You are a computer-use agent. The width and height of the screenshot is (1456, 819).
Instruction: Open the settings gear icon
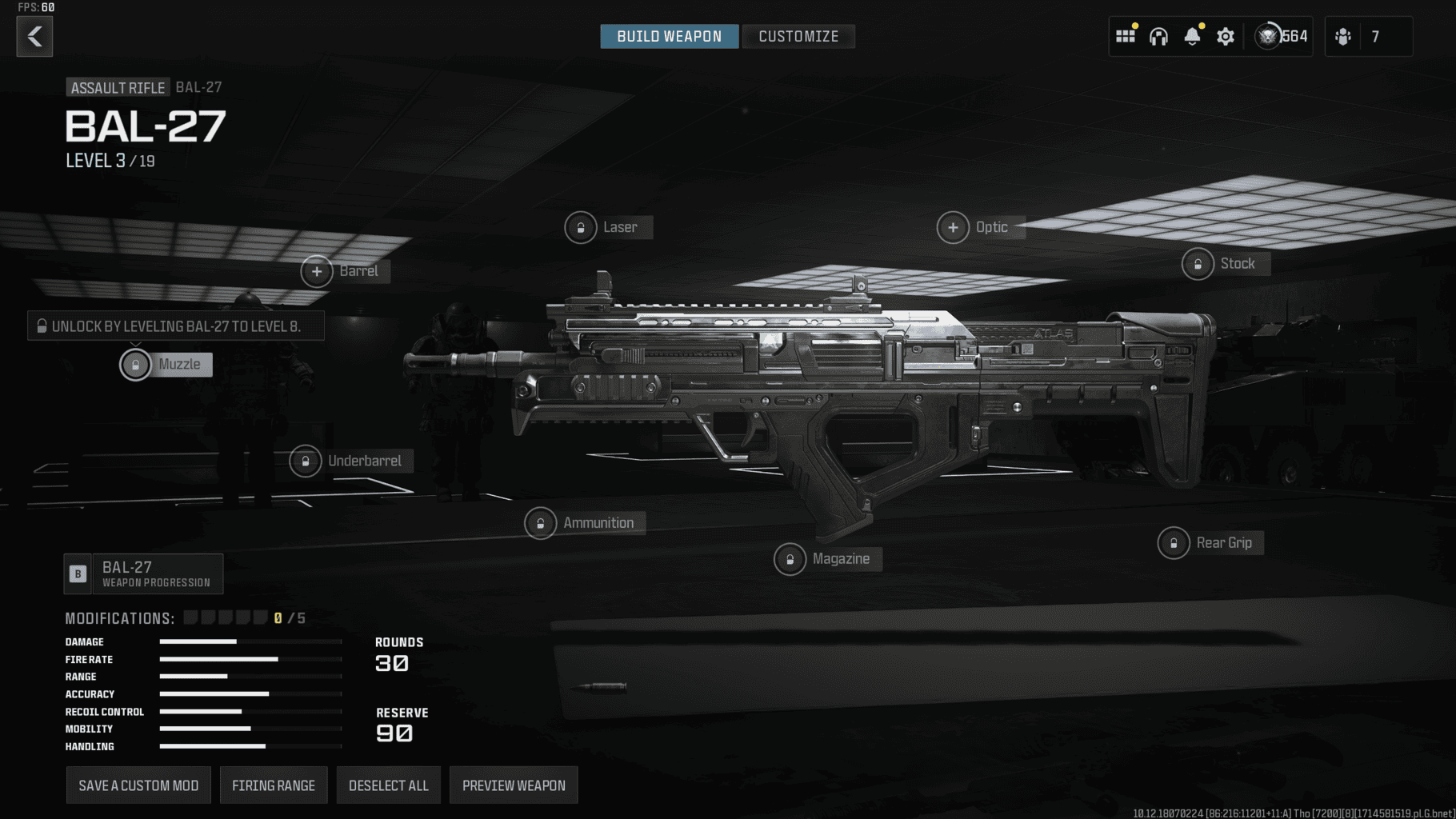click(x=1226, y=36)
